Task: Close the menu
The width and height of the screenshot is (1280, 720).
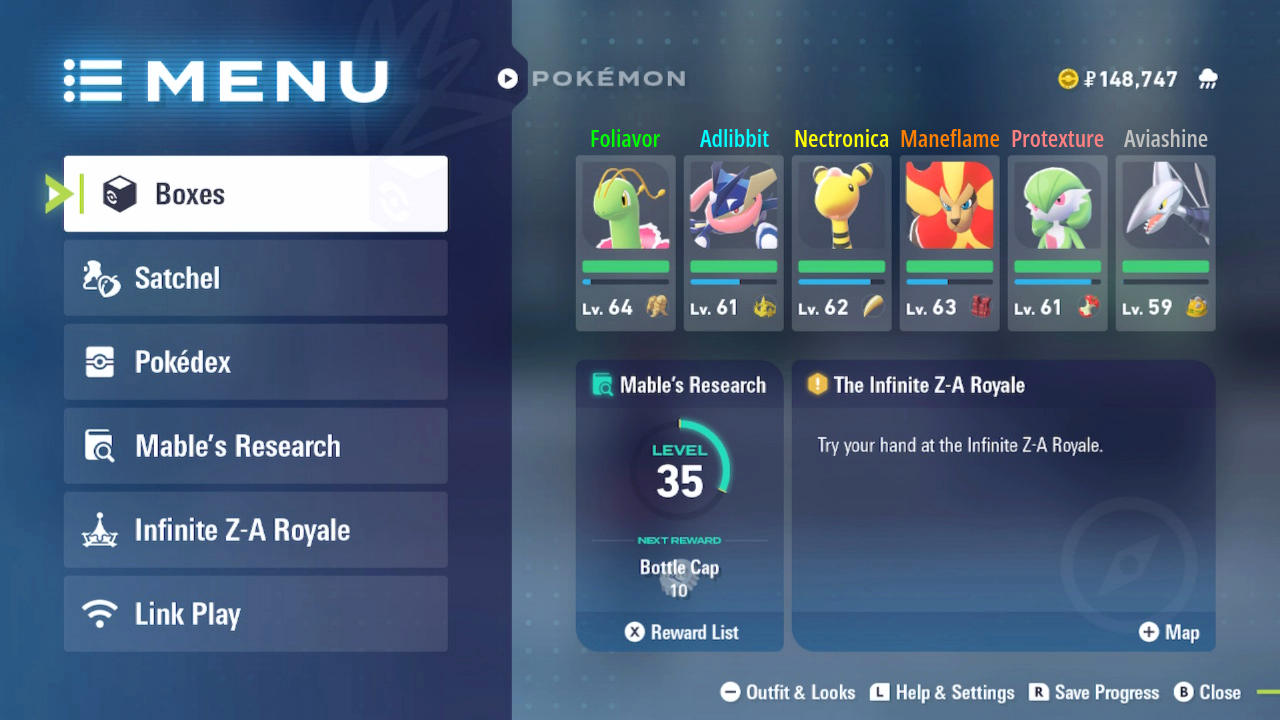Action: 1207,692
